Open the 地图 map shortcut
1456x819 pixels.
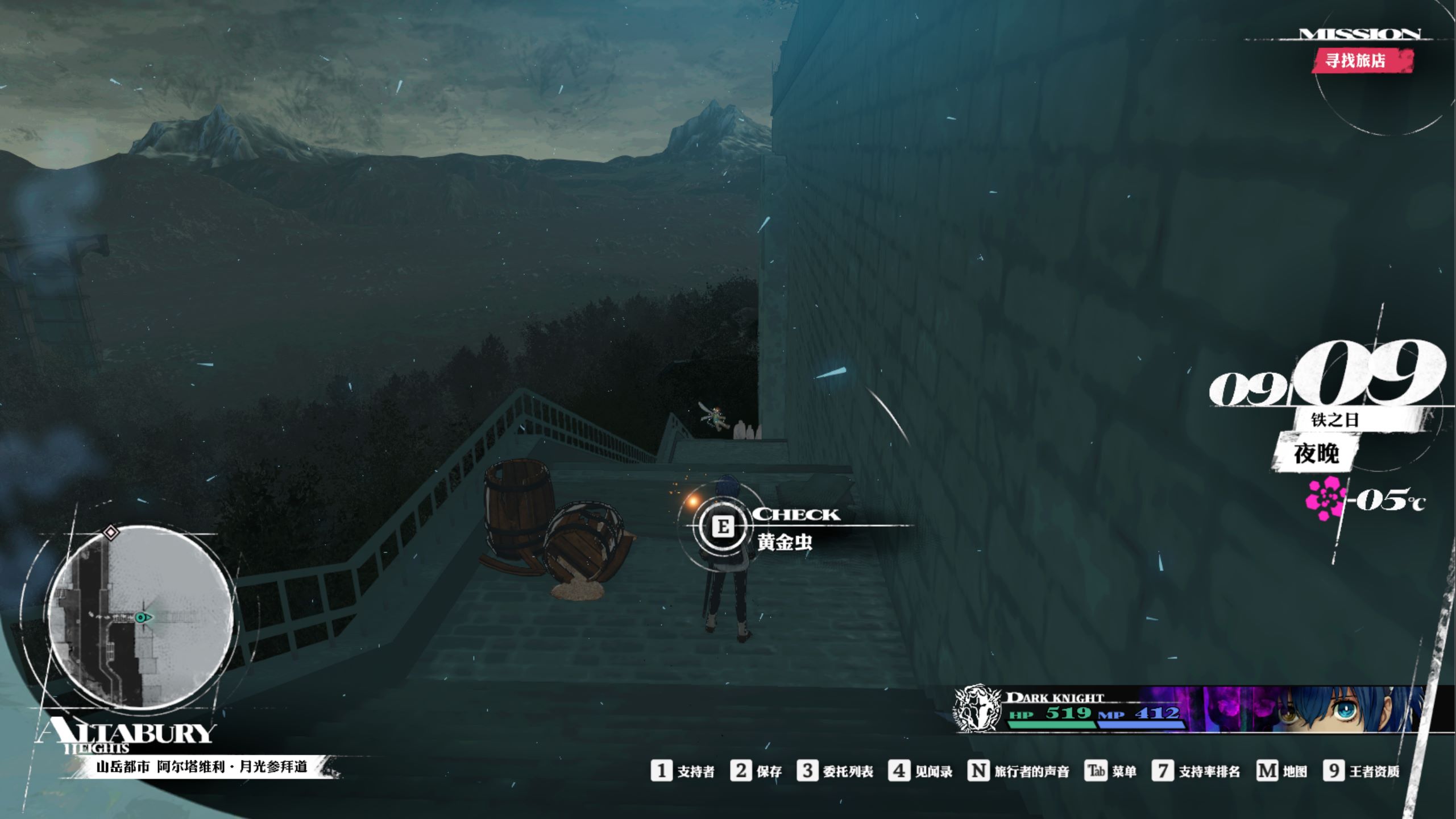pyautogui.click(x=1281, y=771)
